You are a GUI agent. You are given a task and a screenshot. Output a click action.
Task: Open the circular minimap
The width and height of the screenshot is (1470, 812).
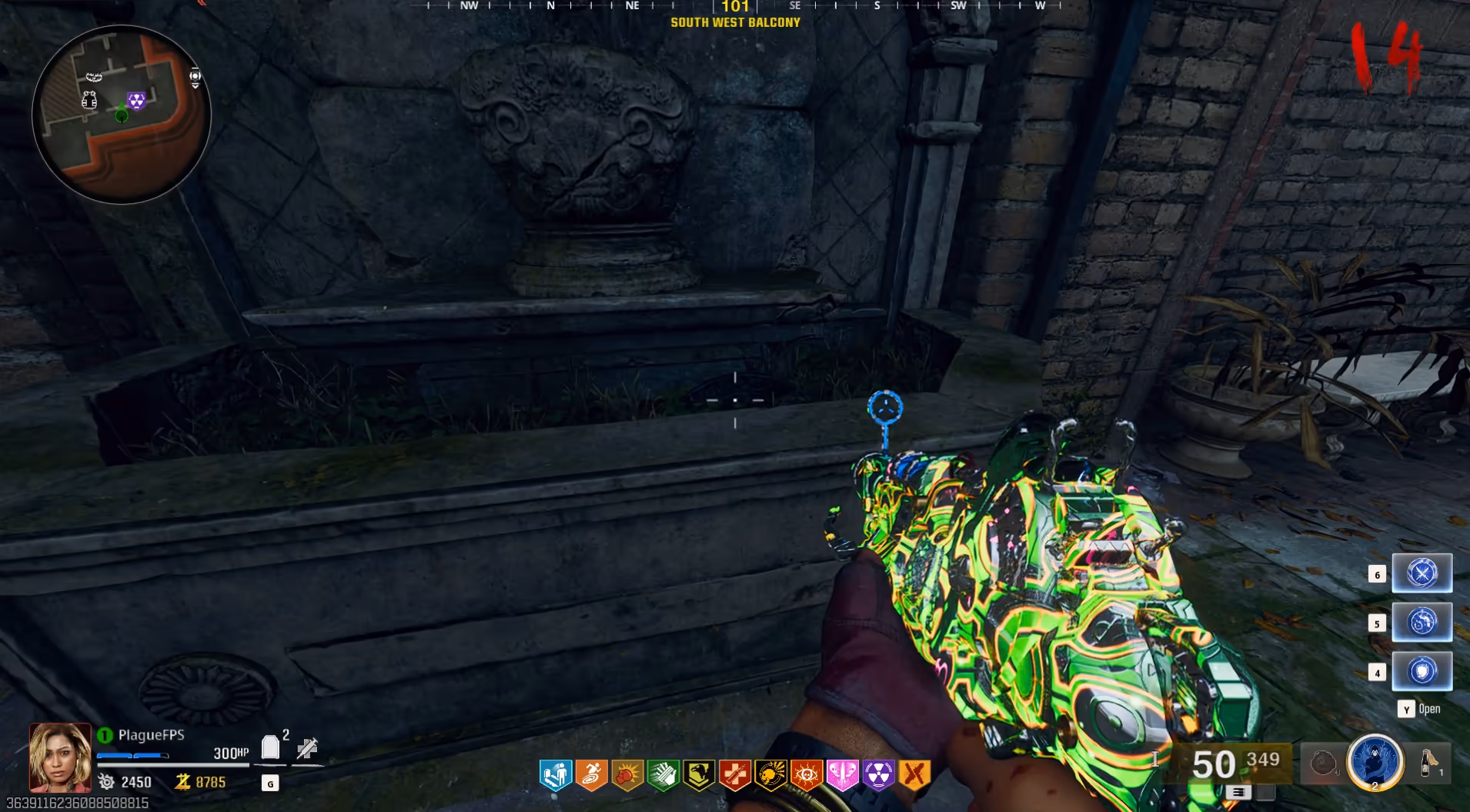coord(122,115)
